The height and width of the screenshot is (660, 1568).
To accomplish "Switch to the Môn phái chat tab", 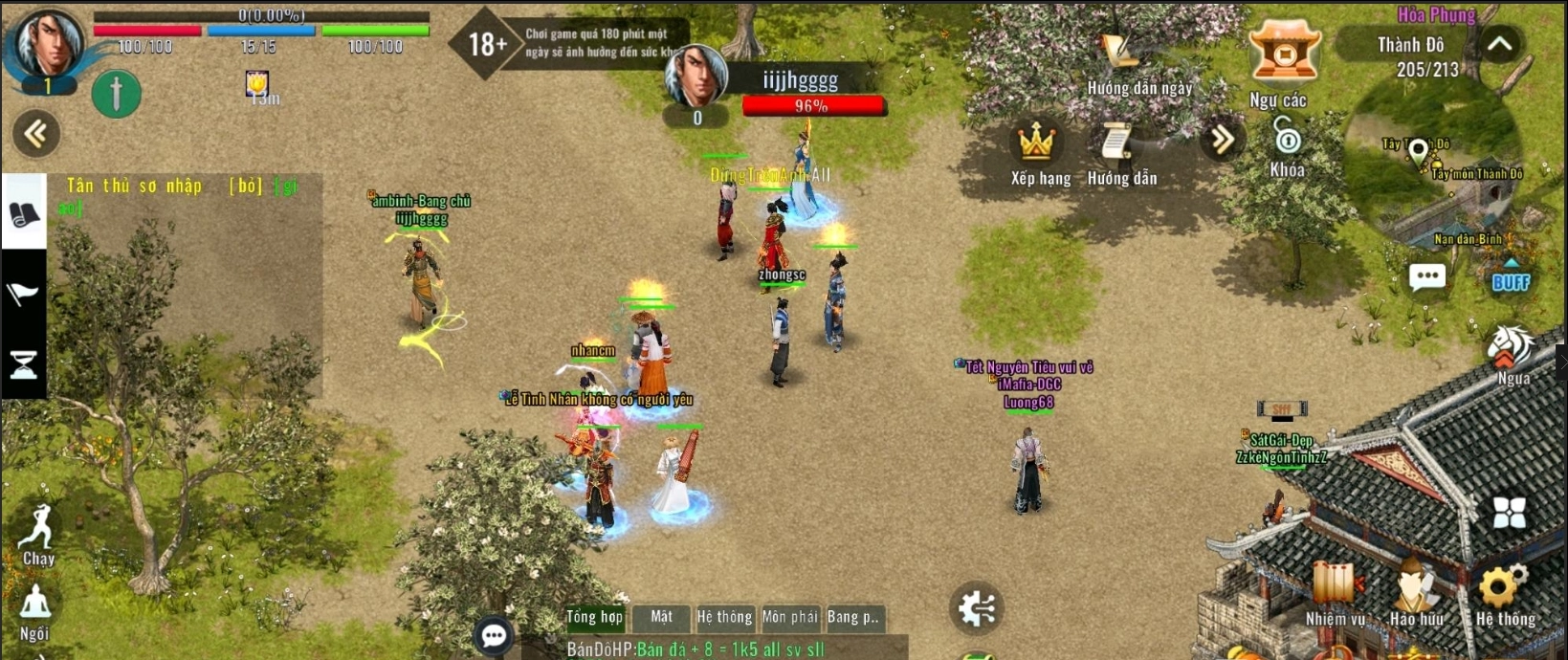I will click(x=789, y=617).
